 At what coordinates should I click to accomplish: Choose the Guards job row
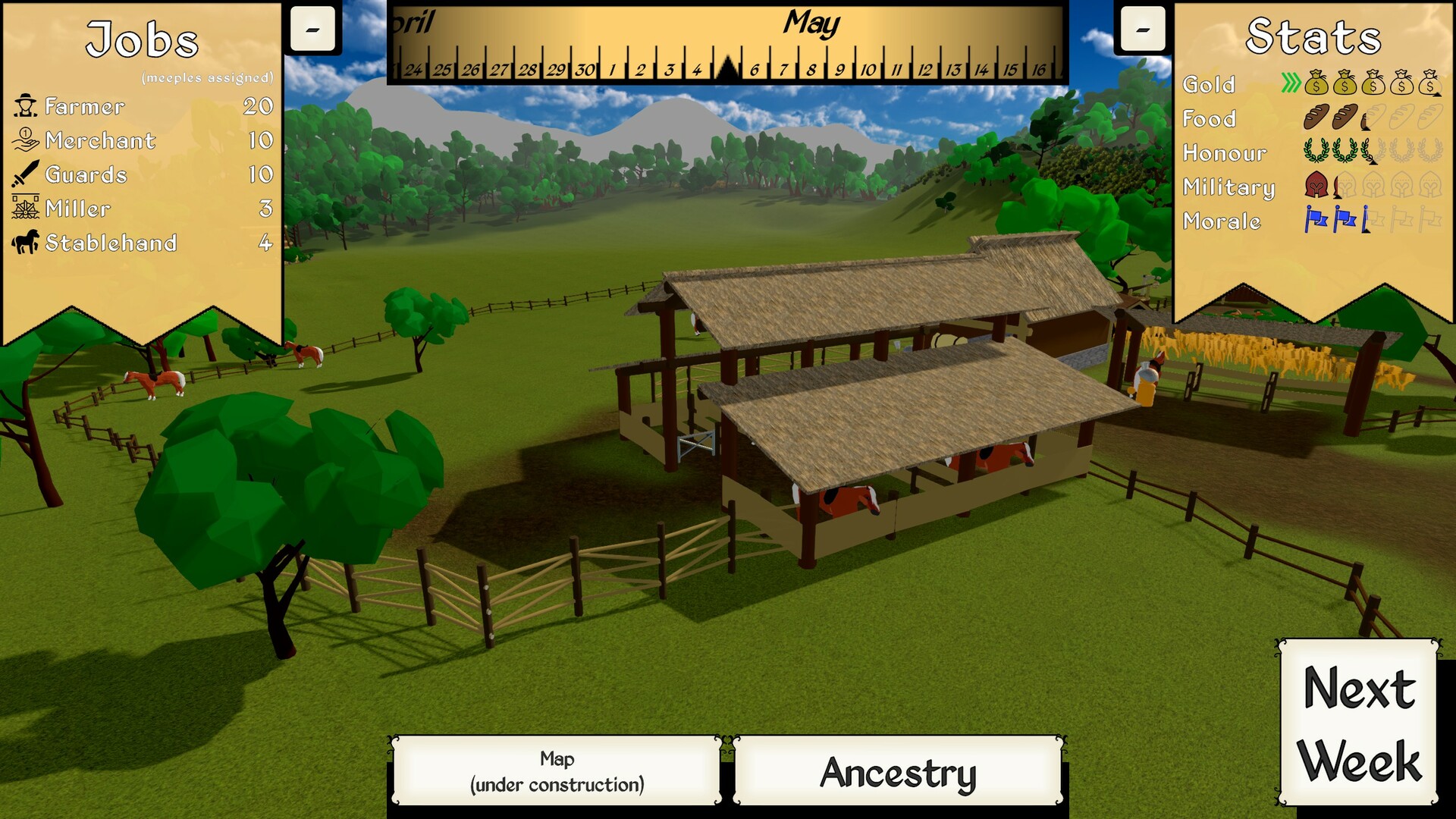click(x=143, y=174)
